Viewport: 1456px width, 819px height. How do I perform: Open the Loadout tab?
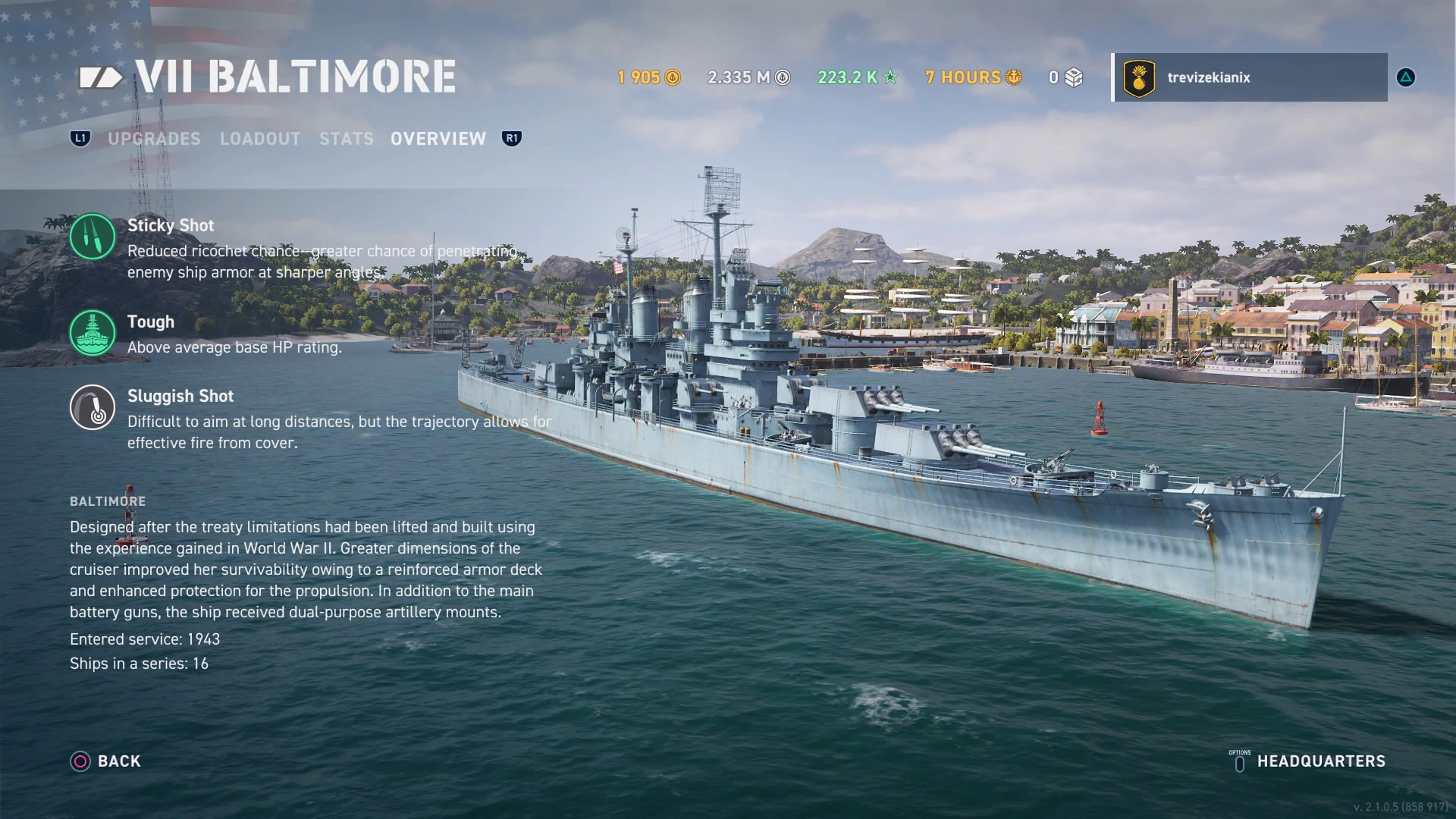(260, 139)
